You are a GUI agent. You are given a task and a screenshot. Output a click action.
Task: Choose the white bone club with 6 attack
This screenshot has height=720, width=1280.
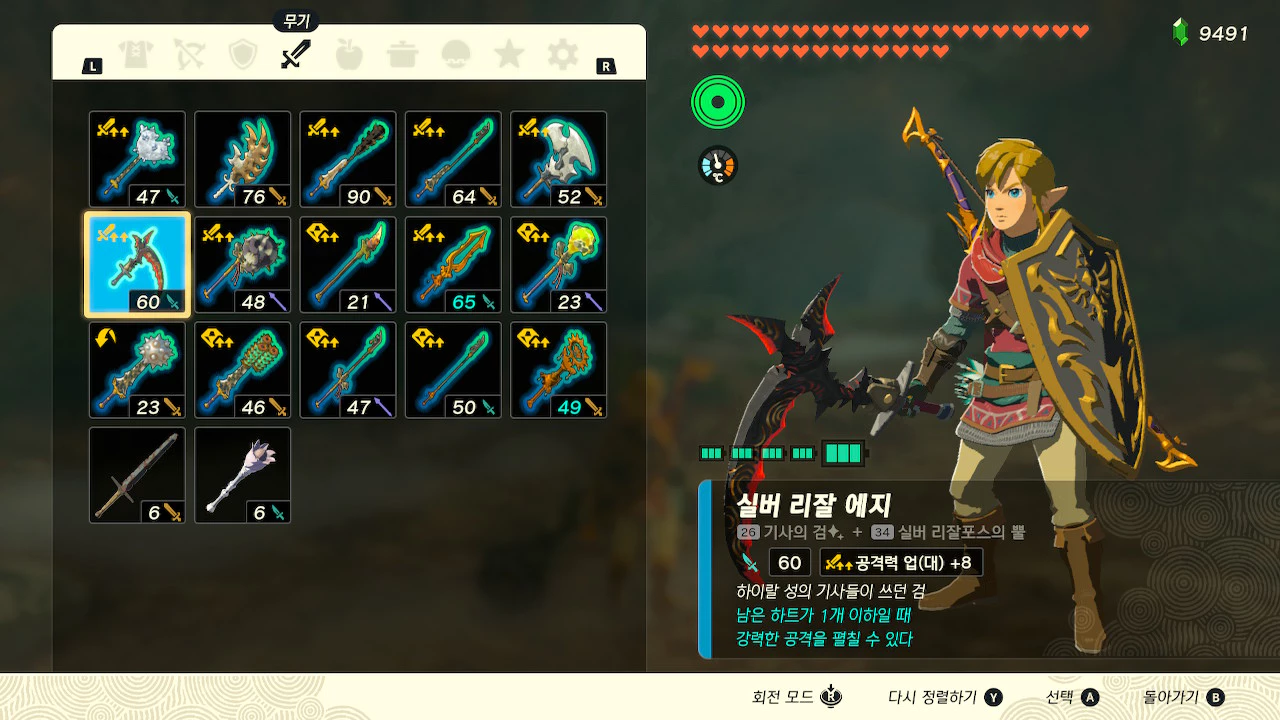(x=243, y=475)
